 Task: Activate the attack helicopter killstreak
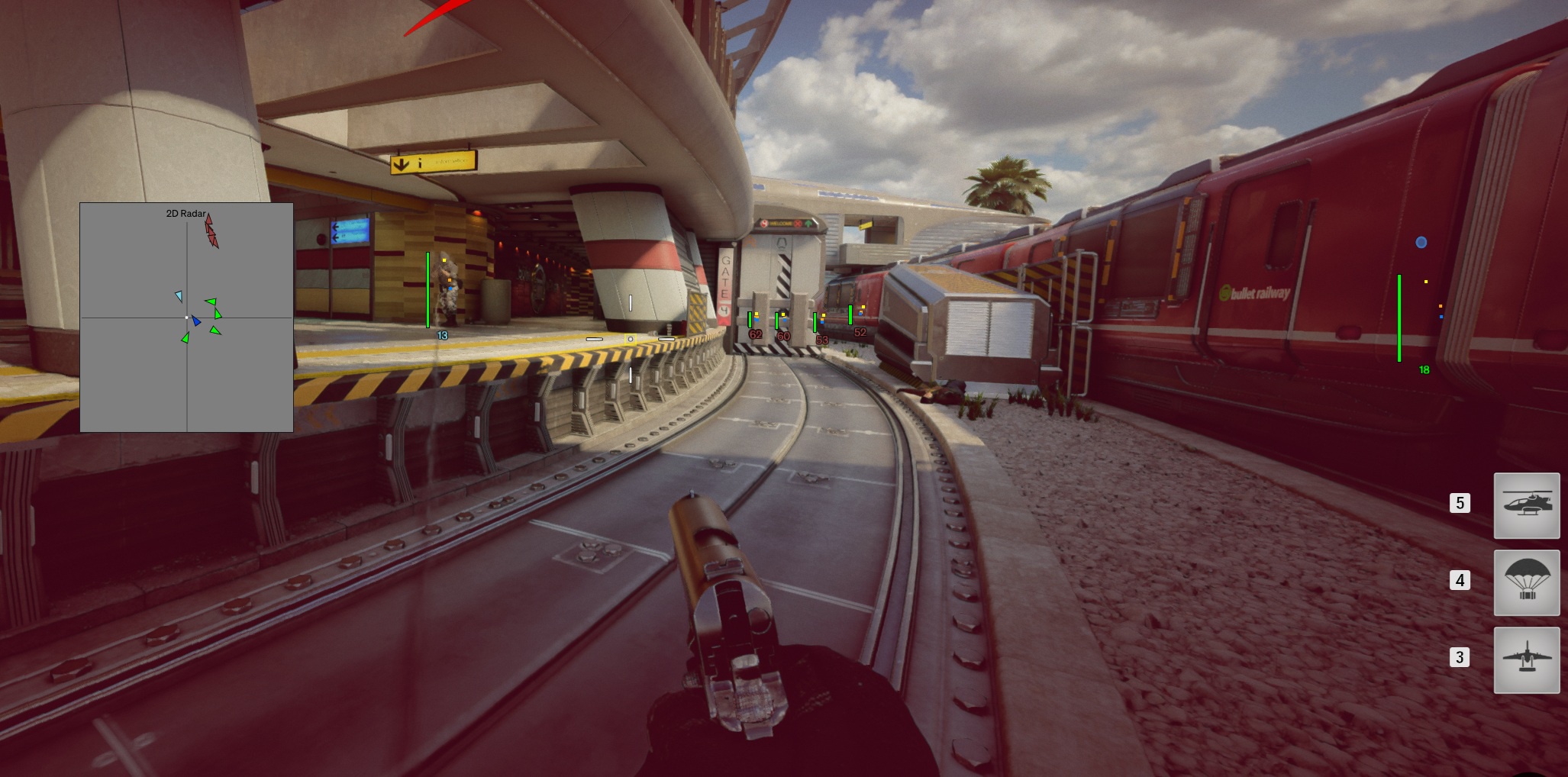pos(1526,505)
